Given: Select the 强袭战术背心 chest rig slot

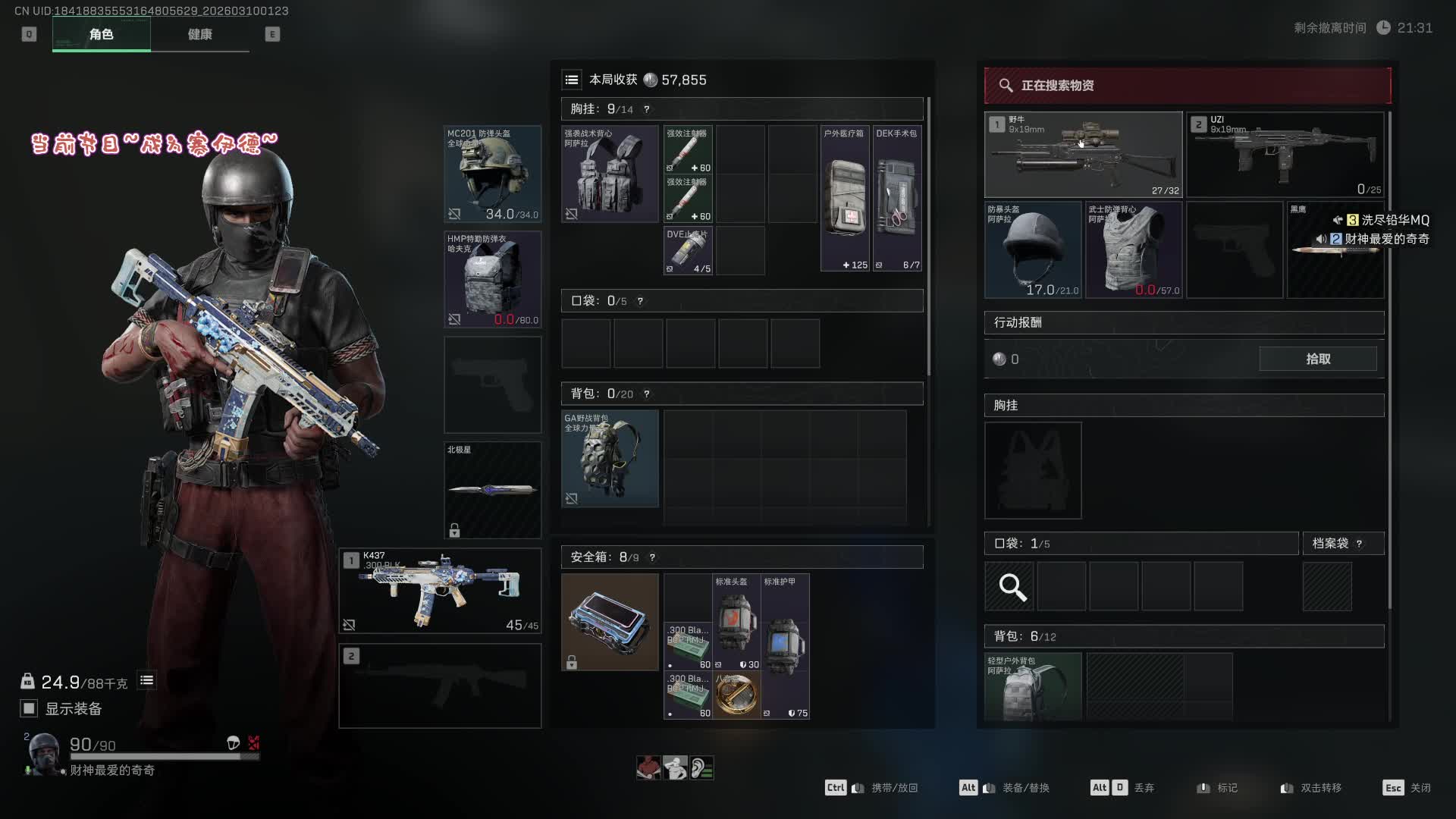Looking at the screenshot, I should pos(610,174).
